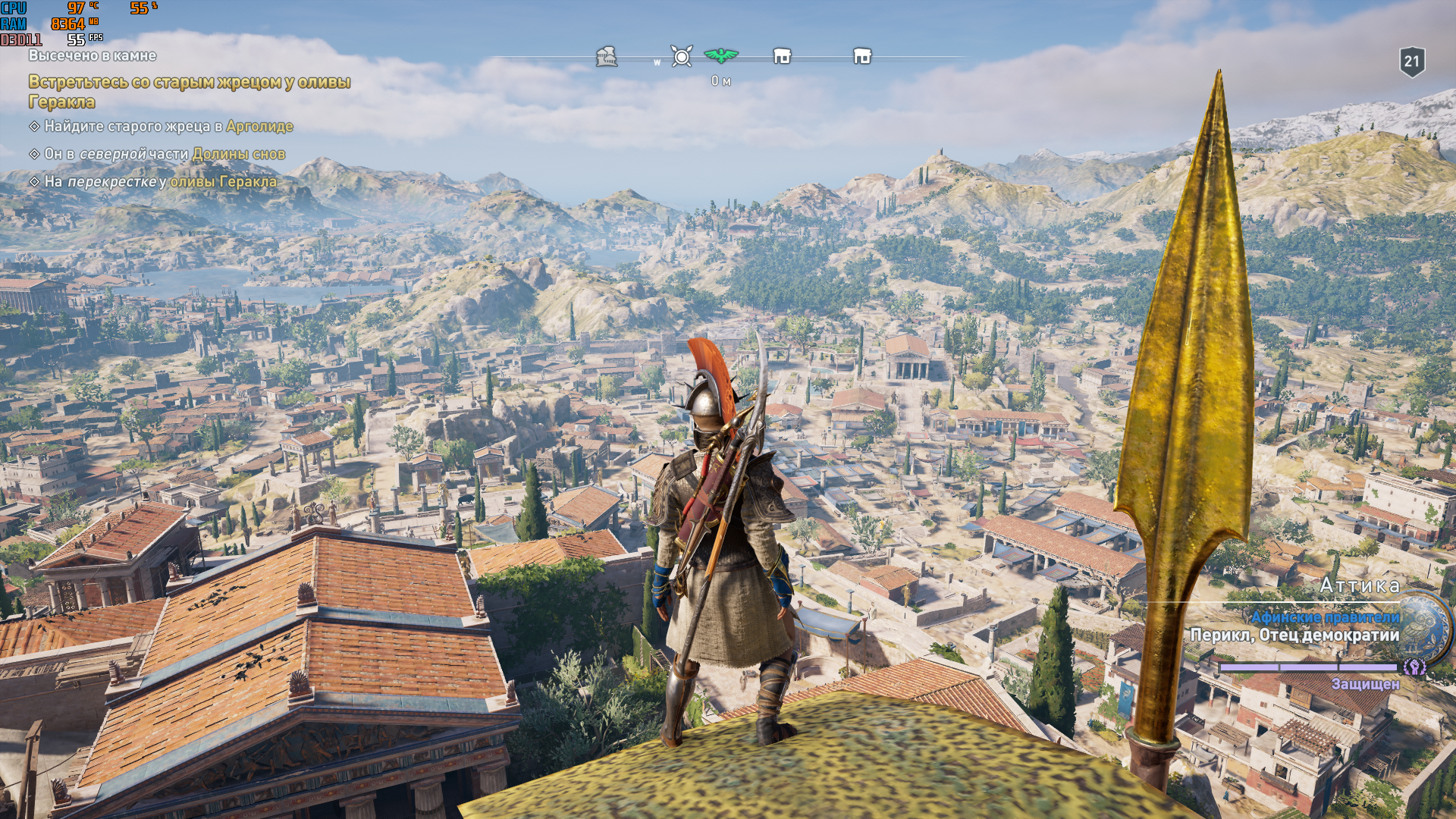Open the tracked quest about the old priest

[190, 91]
